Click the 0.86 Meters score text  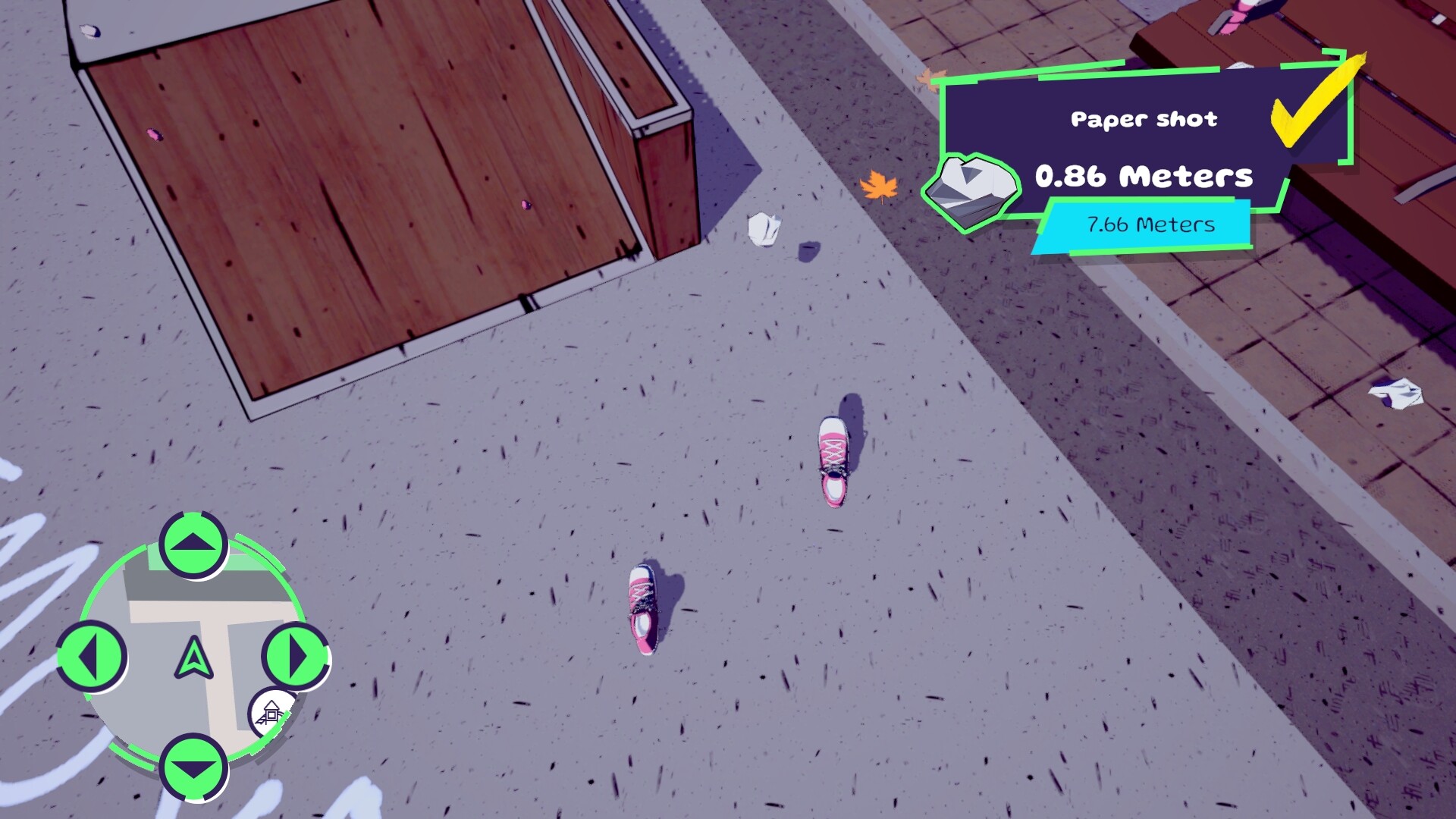tap(1144, 175)
